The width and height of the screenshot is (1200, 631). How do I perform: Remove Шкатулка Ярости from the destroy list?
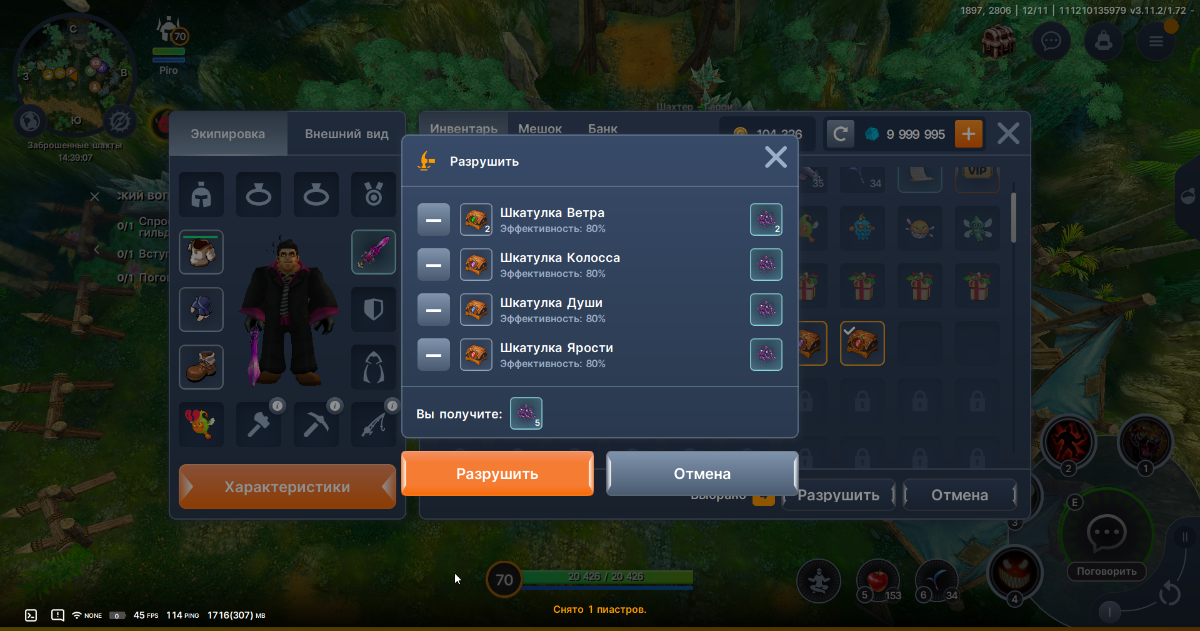(x=433, y=355)
